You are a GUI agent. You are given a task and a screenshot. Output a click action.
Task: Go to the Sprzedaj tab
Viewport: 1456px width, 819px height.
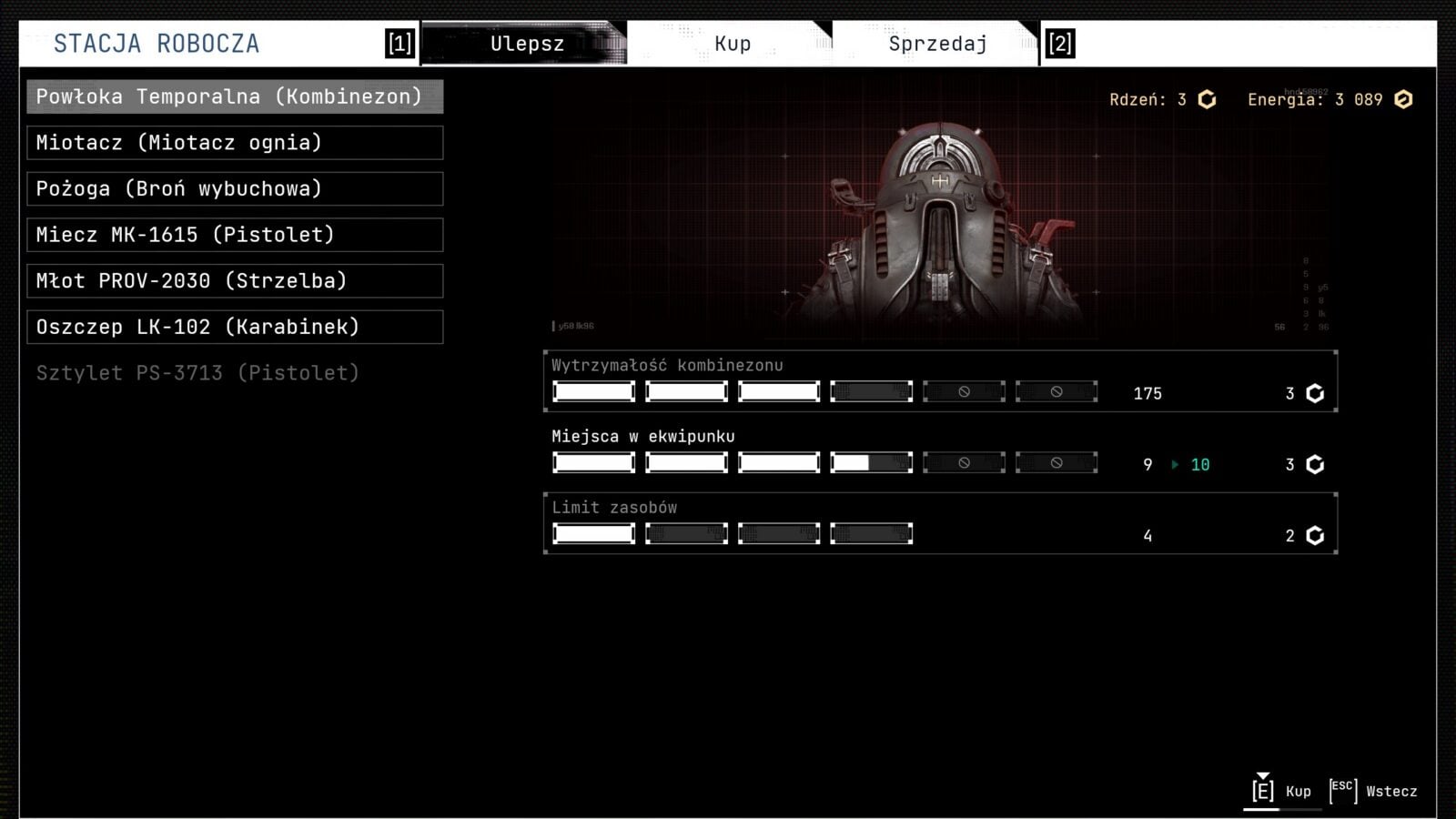point(937,44)
